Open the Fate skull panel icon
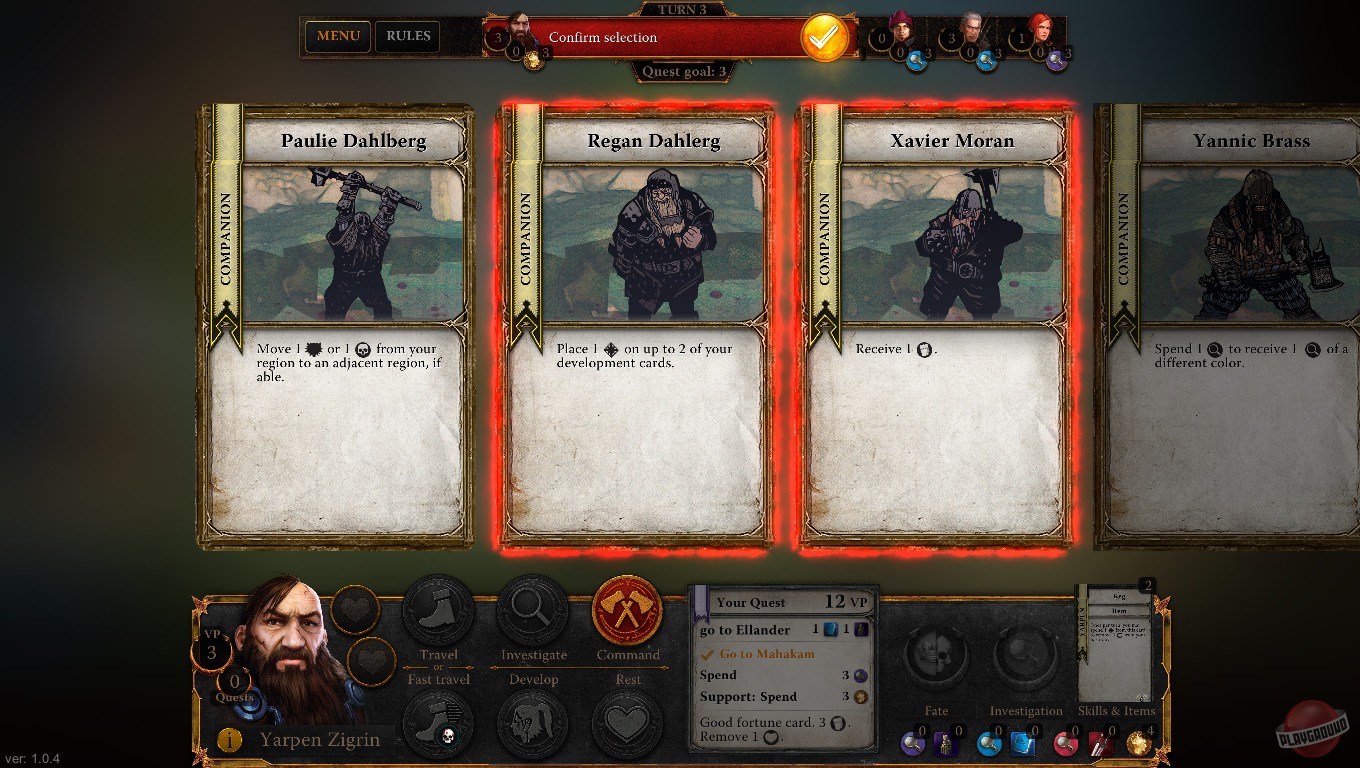 click(936, 657)
